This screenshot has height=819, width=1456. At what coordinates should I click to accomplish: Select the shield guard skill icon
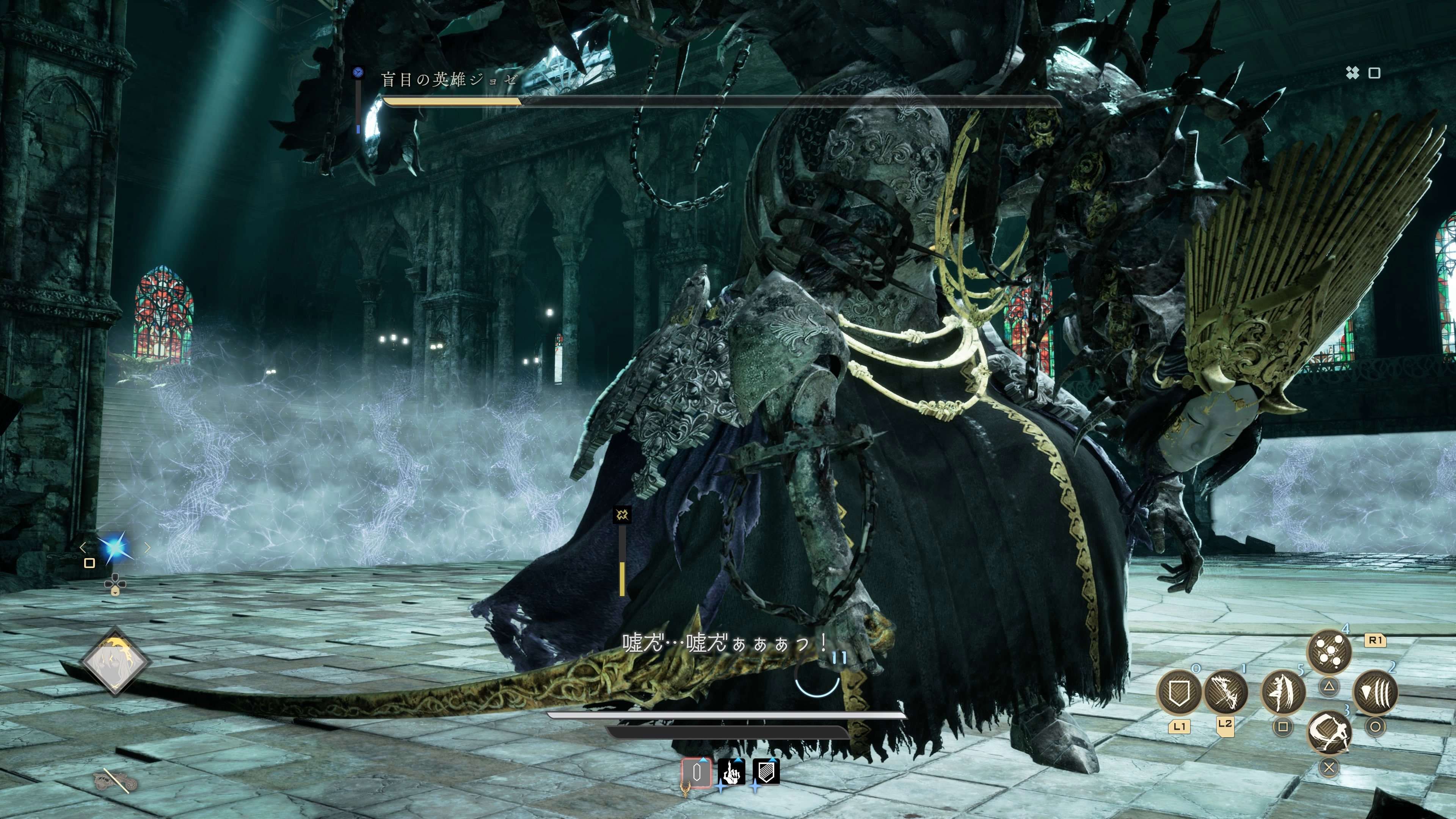click(1179, 691)
